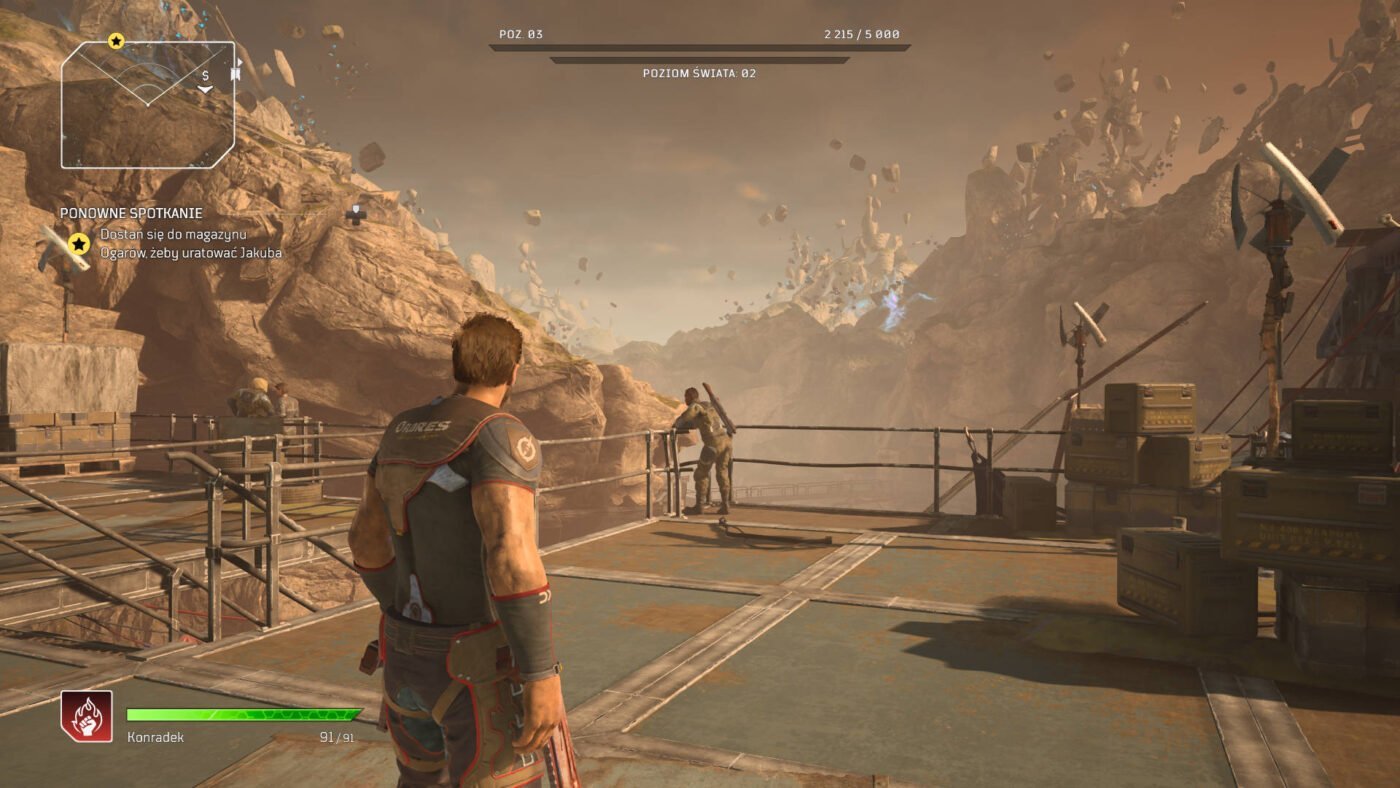Click the yellow star marker on the minimap
1400x788 pixels.
[116, 41]
